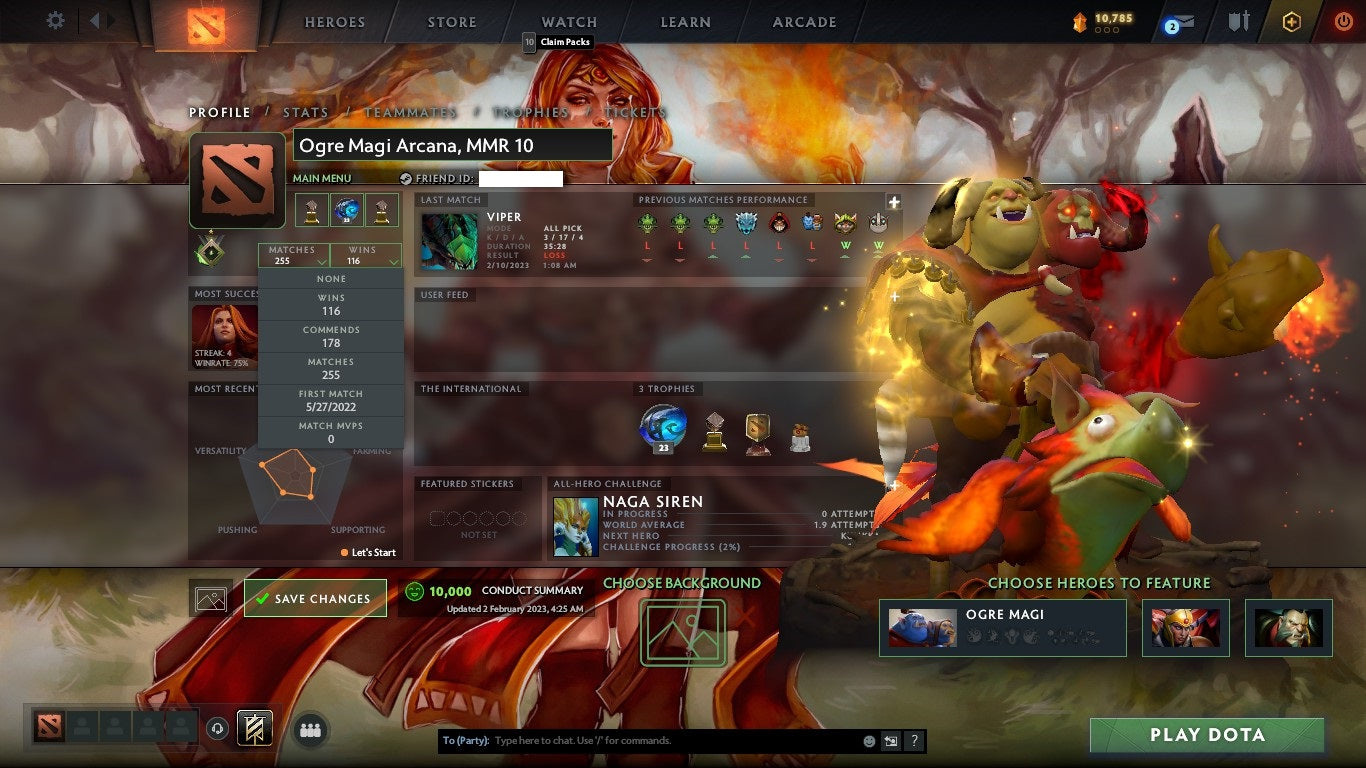Click the SAVE CHANGES button
1366x768 pixels.
(x=314, y=597)
